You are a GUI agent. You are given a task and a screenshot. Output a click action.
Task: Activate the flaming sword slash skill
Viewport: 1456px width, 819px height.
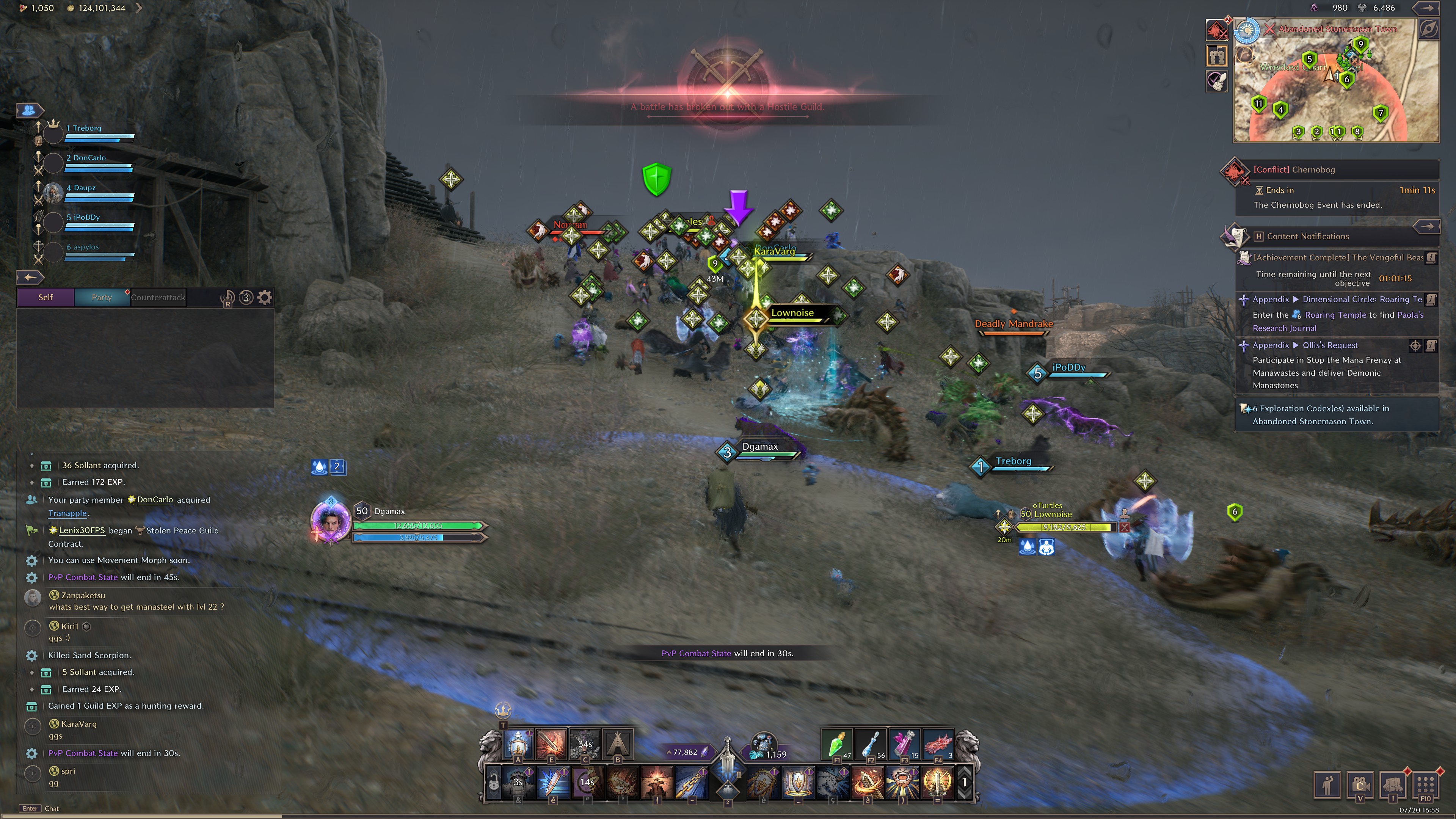pos(551,743)
